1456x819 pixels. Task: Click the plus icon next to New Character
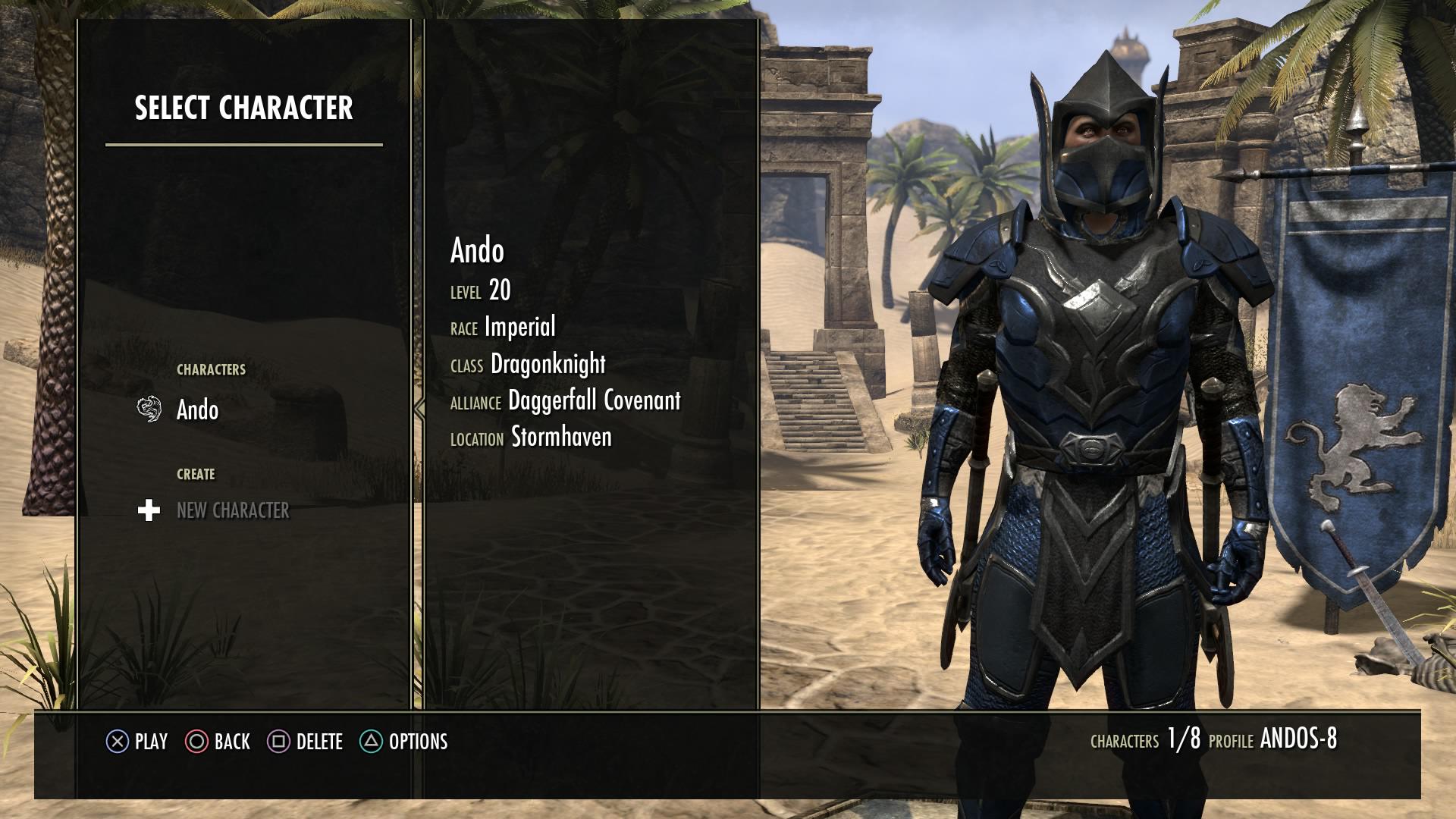(149, 510)
